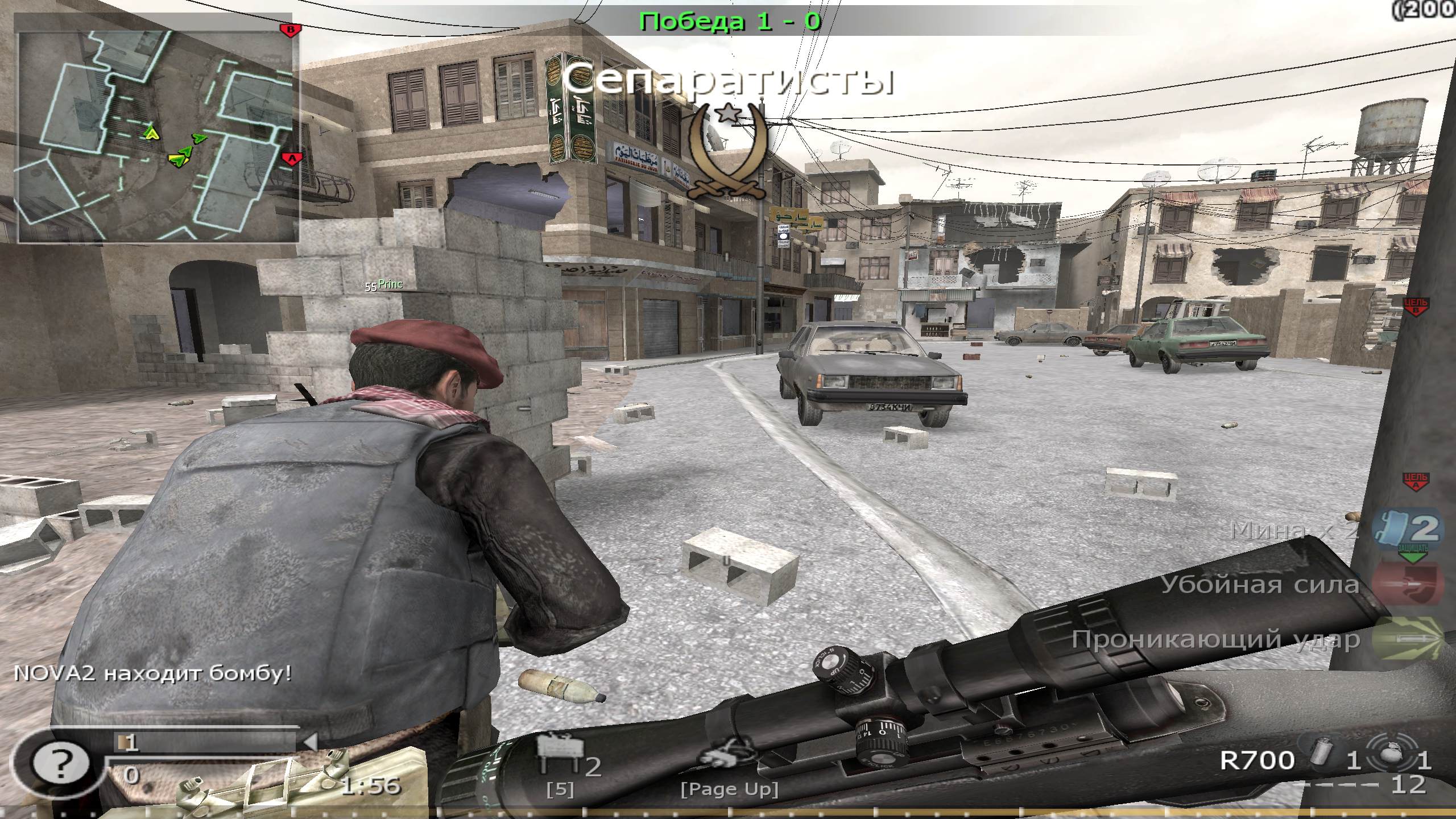The image size is (1456, 819).
Task: Click the left arrow beside the killstreak bar
Action: point(313,741)
